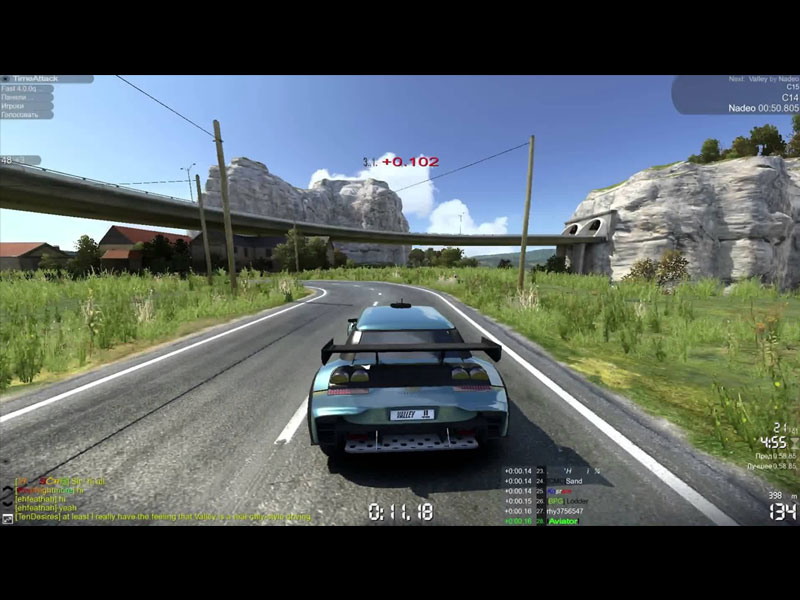The height and width of the screenshot is (600, 800).
Task: Open the Голосовать vote menu
Action: pyautogui.click(x=27, y=115)
